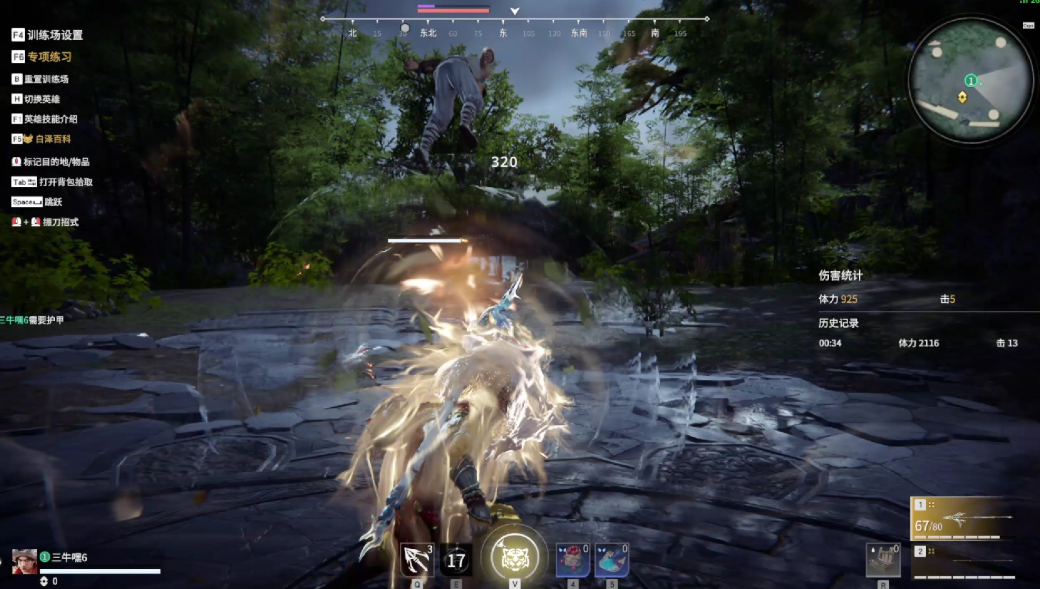Use the grappling hook icon
The width and height of the screenshot is (1040, 589).
pos(417,560)
